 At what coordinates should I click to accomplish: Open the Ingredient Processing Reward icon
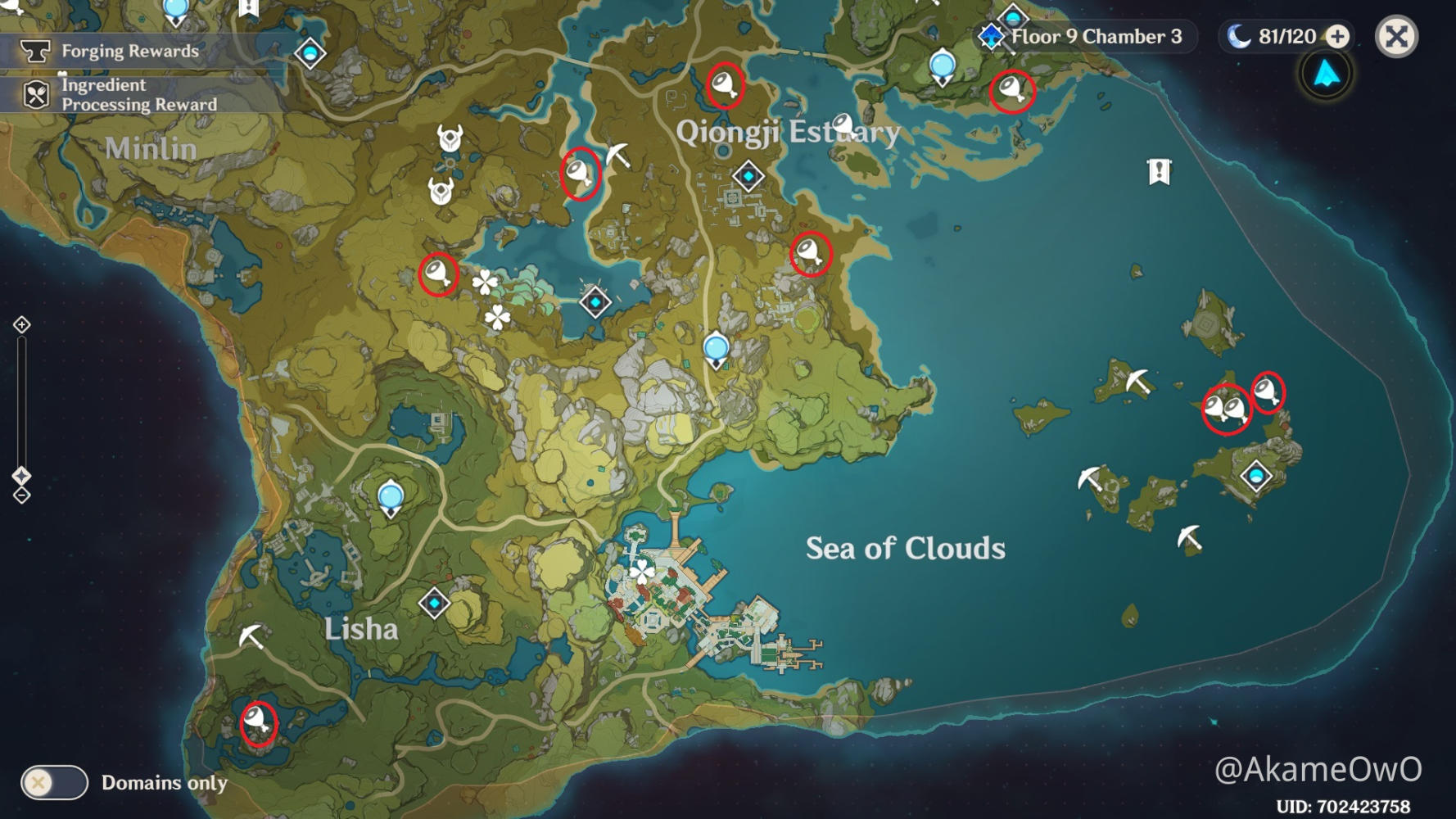(34, 93)
